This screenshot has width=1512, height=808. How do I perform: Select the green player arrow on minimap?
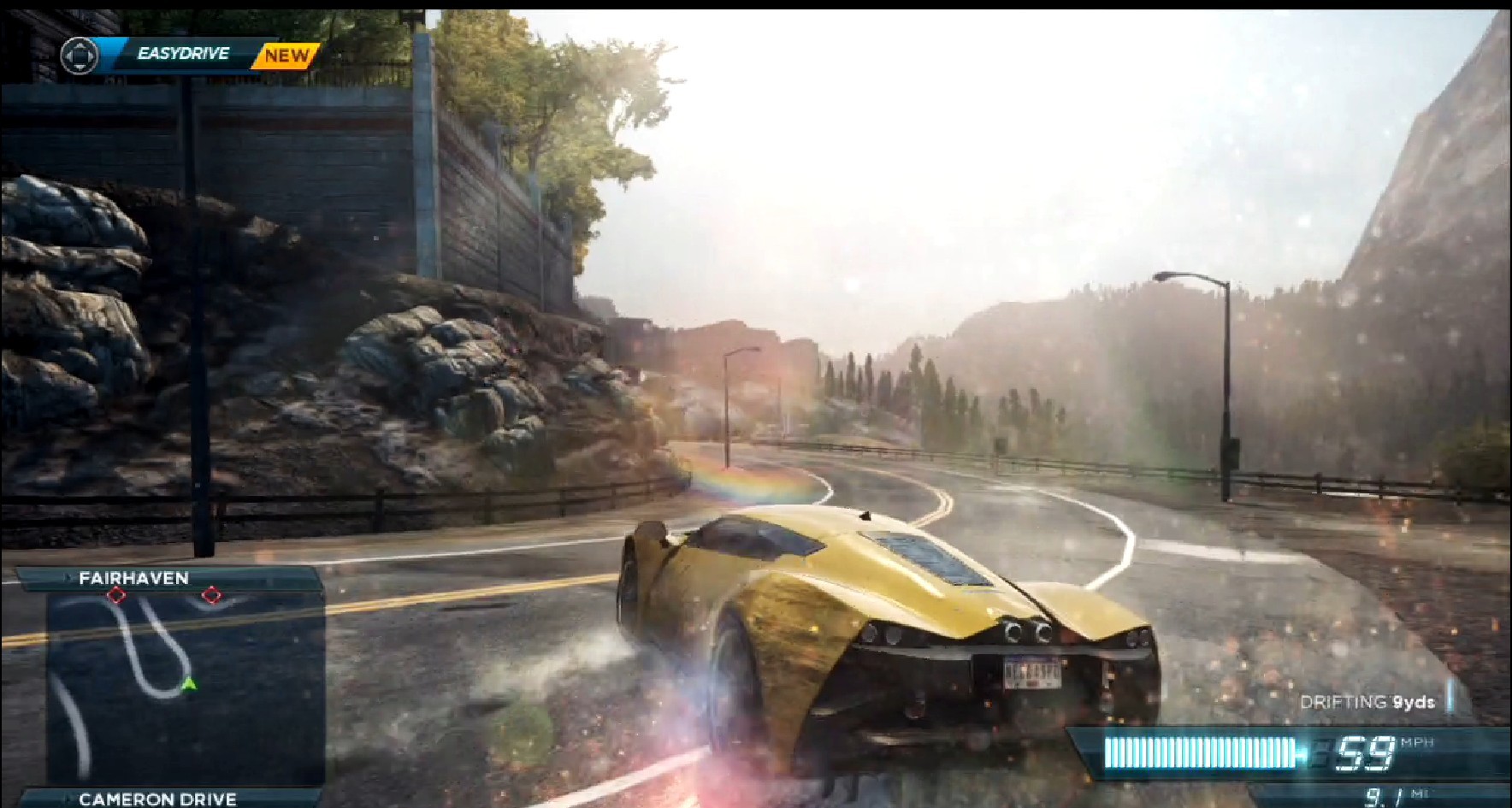(x=189, y=683)
